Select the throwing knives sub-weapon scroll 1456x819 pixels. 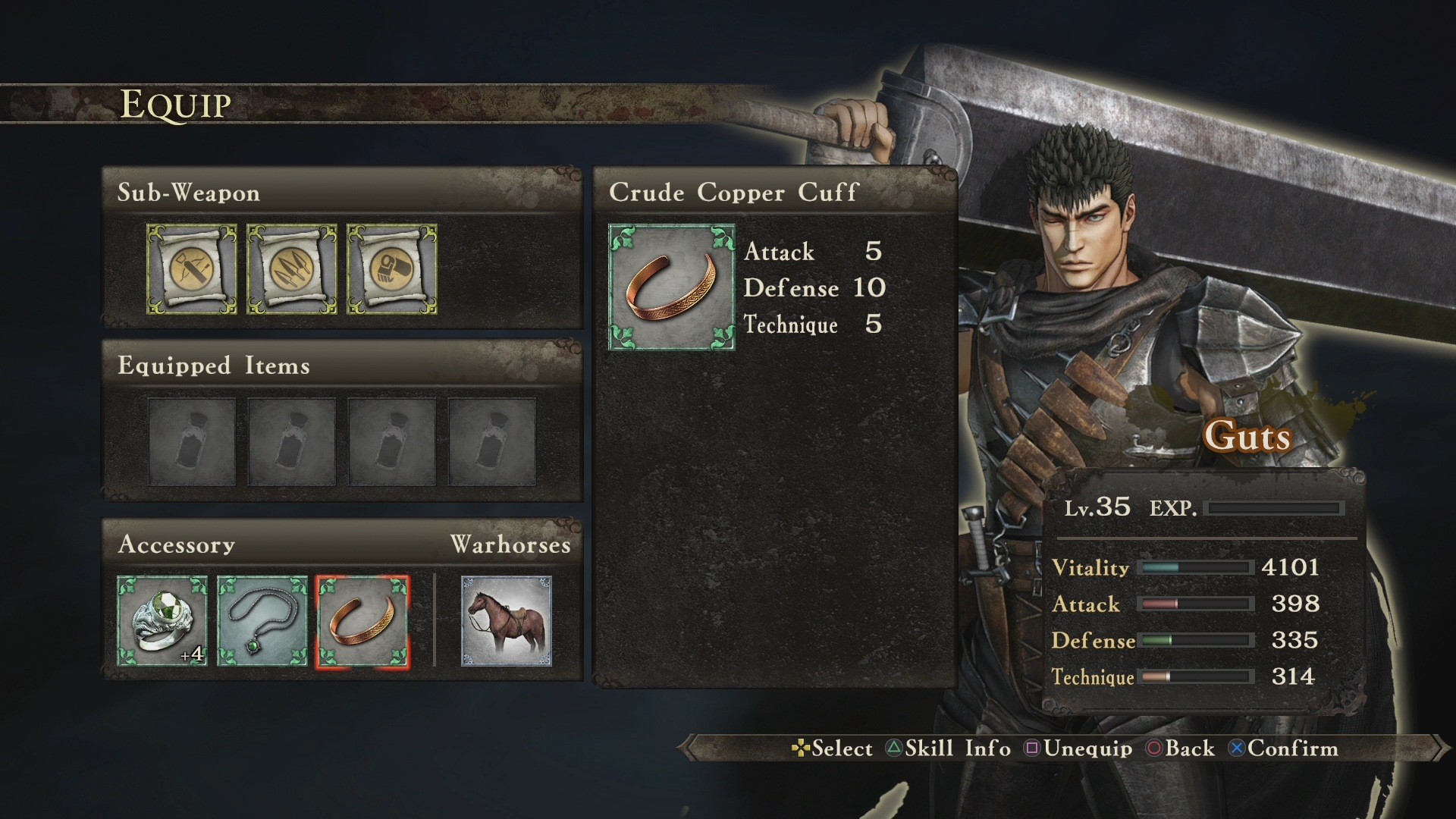coord(292,270)
